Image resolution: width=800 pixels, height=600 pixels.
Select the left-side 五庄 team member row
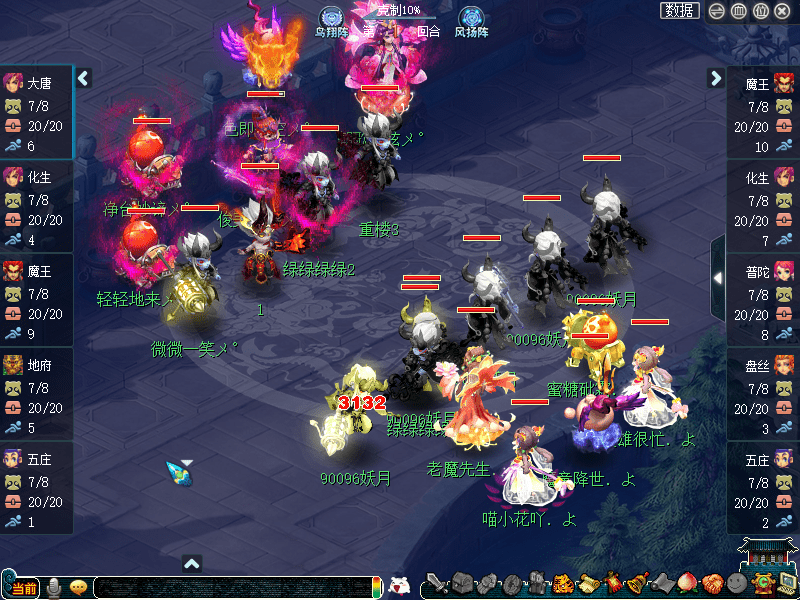point(37,490)
